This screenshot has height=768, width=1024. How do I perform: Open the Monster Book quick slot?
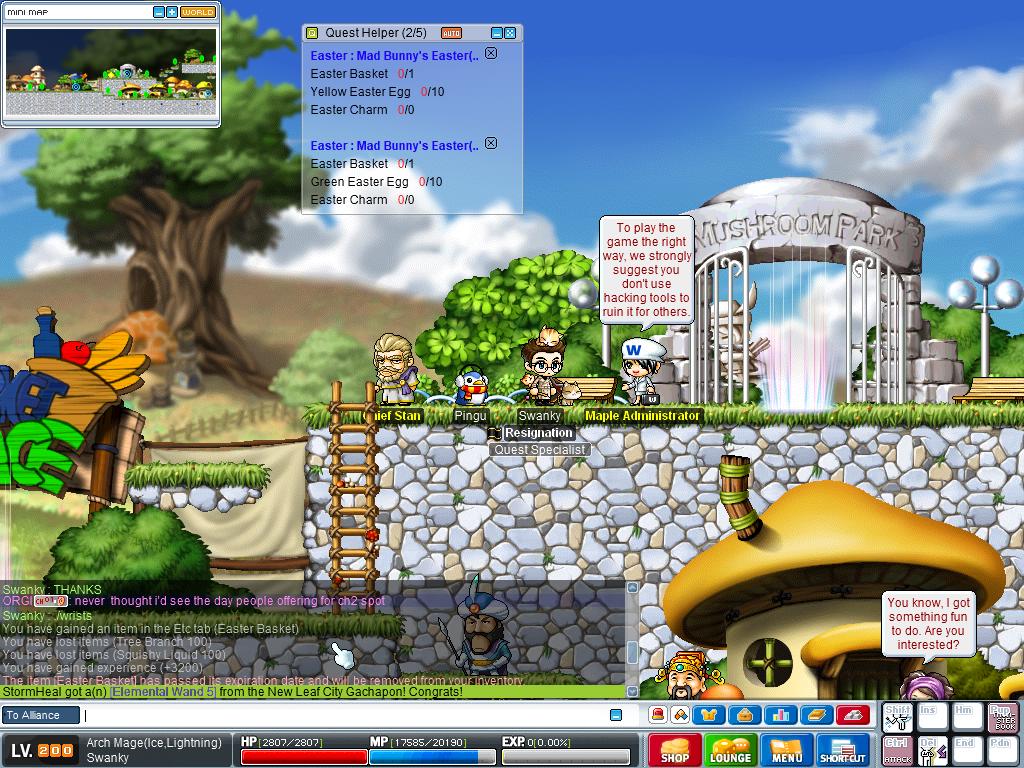[1002, 716]
